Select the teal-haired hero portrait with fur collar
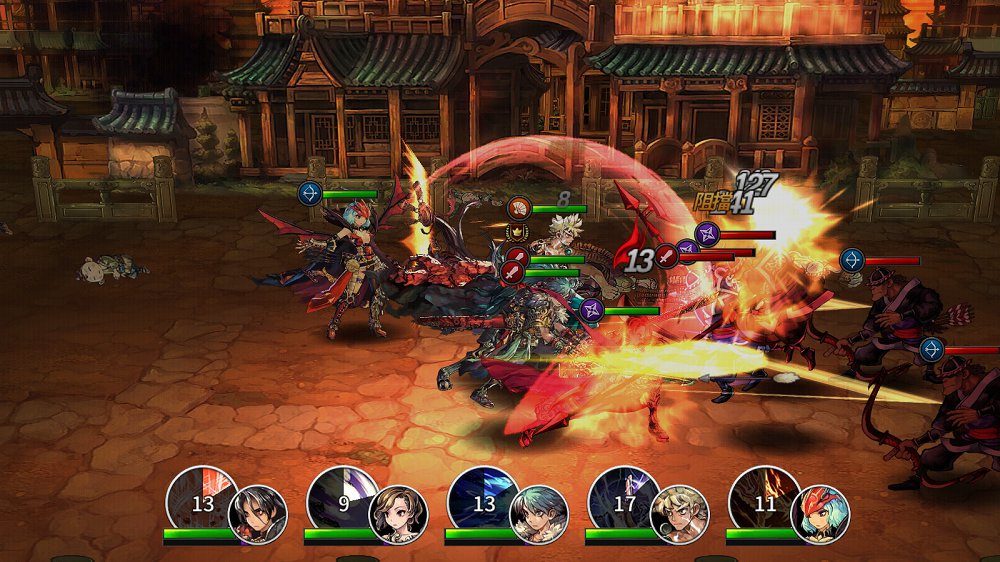This screenshot has width=1000, height=562. 539,514
